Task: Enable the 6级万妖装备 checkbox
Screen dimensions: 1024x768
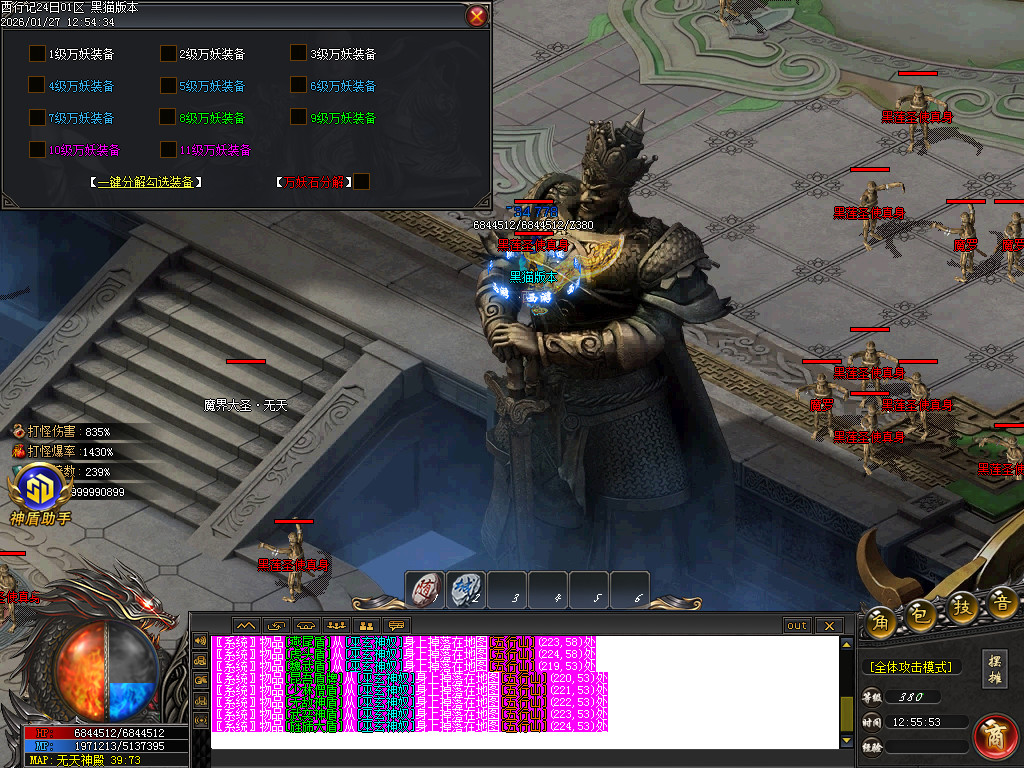Action: pyautogui.click(x=298, y=85)
